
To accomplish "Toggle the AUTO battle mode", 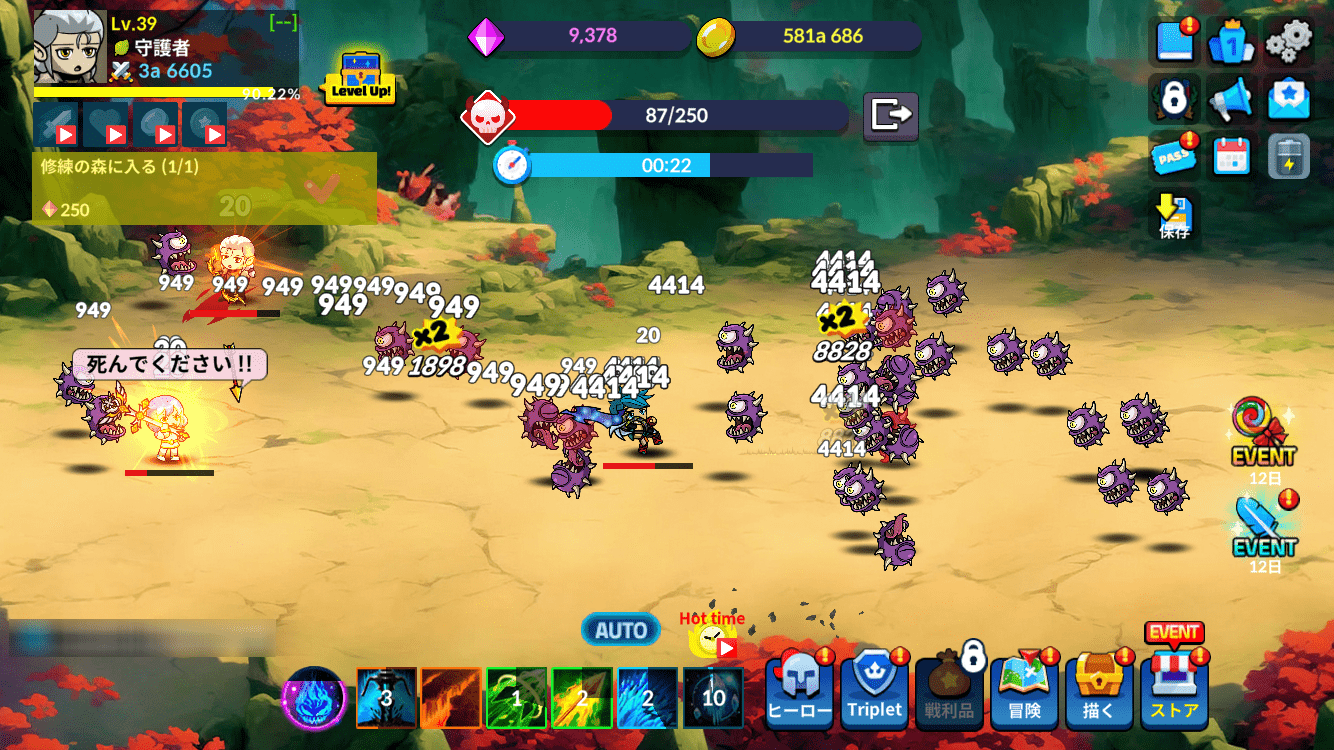I will tap(619, 630).
